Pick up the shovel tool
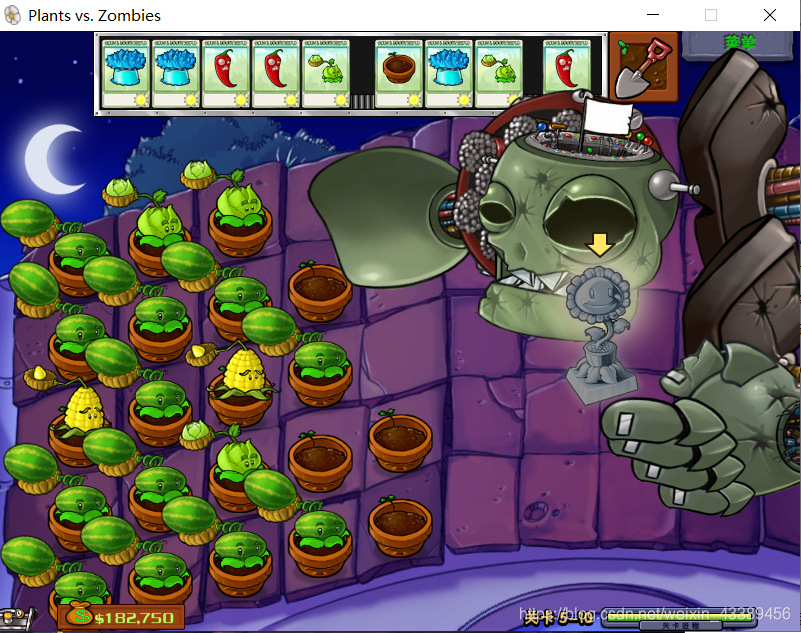The height and width of the screenshot is (633, 801). pos(642,68)
